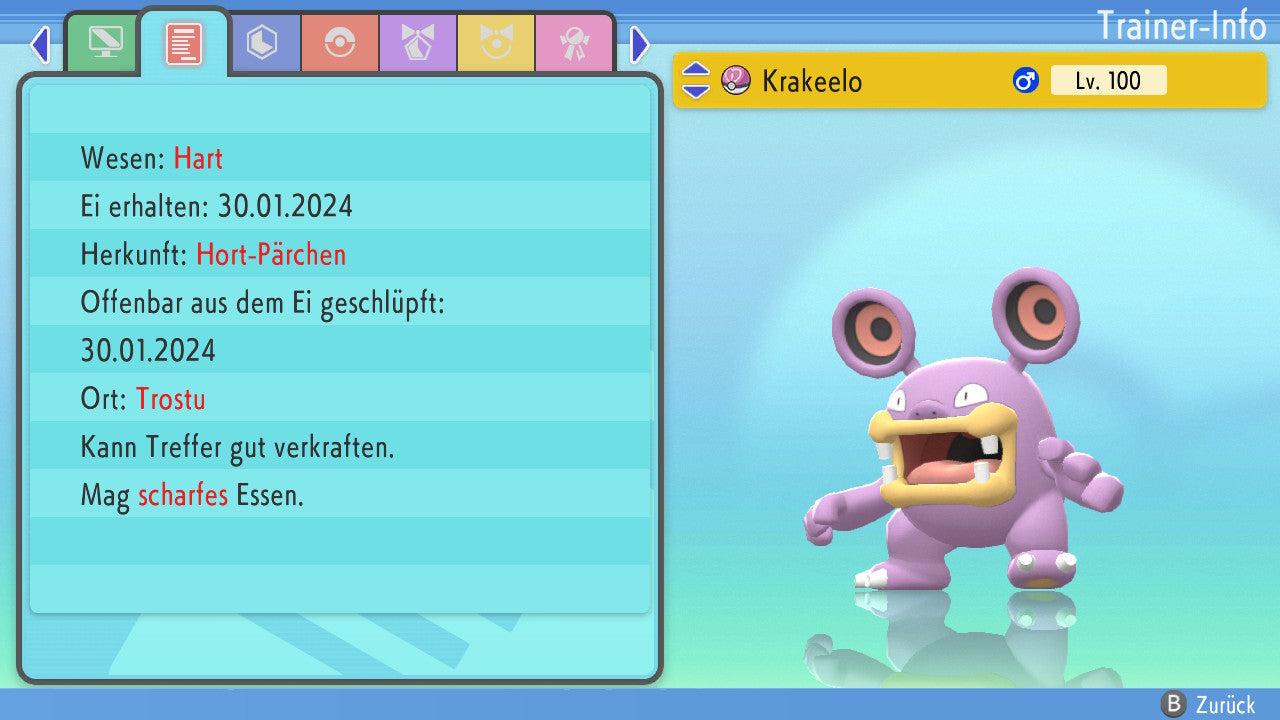View the pink ribbon award tab
Viewport: 1280px width, 720px height.
574,43
